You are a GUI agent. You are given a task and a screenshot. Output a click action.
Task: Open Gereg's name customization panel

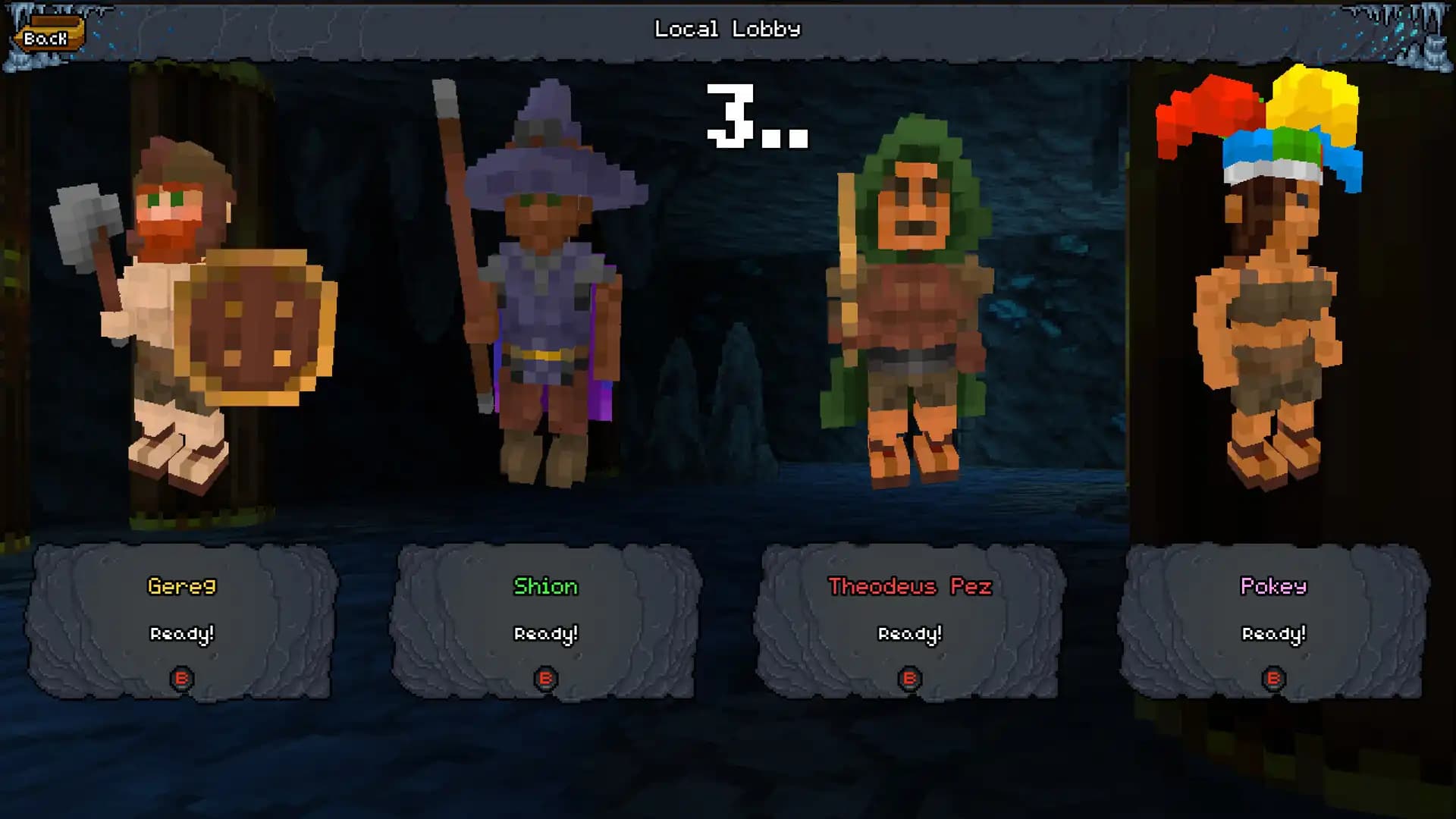[182, 585]
